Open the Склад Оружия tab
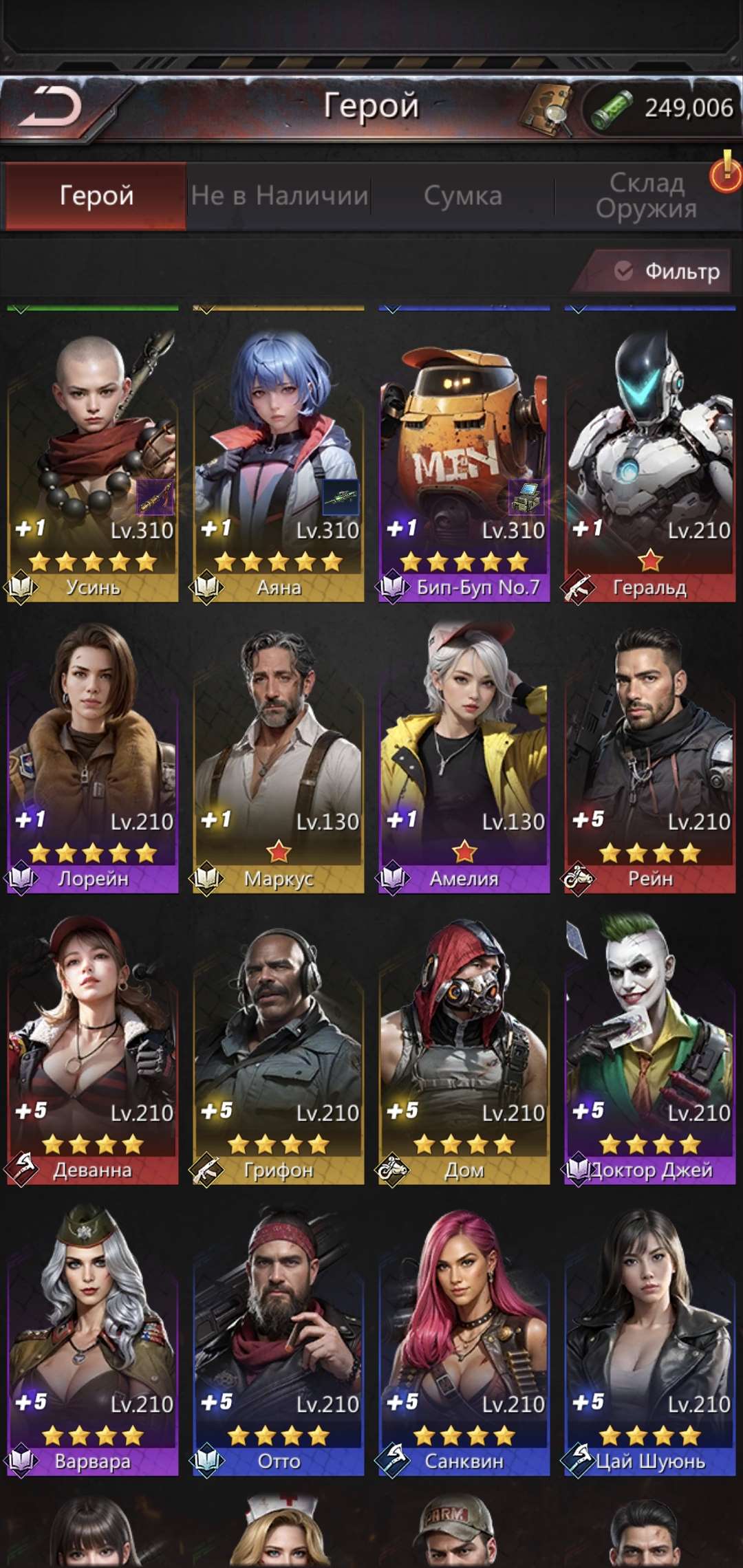 646,196
